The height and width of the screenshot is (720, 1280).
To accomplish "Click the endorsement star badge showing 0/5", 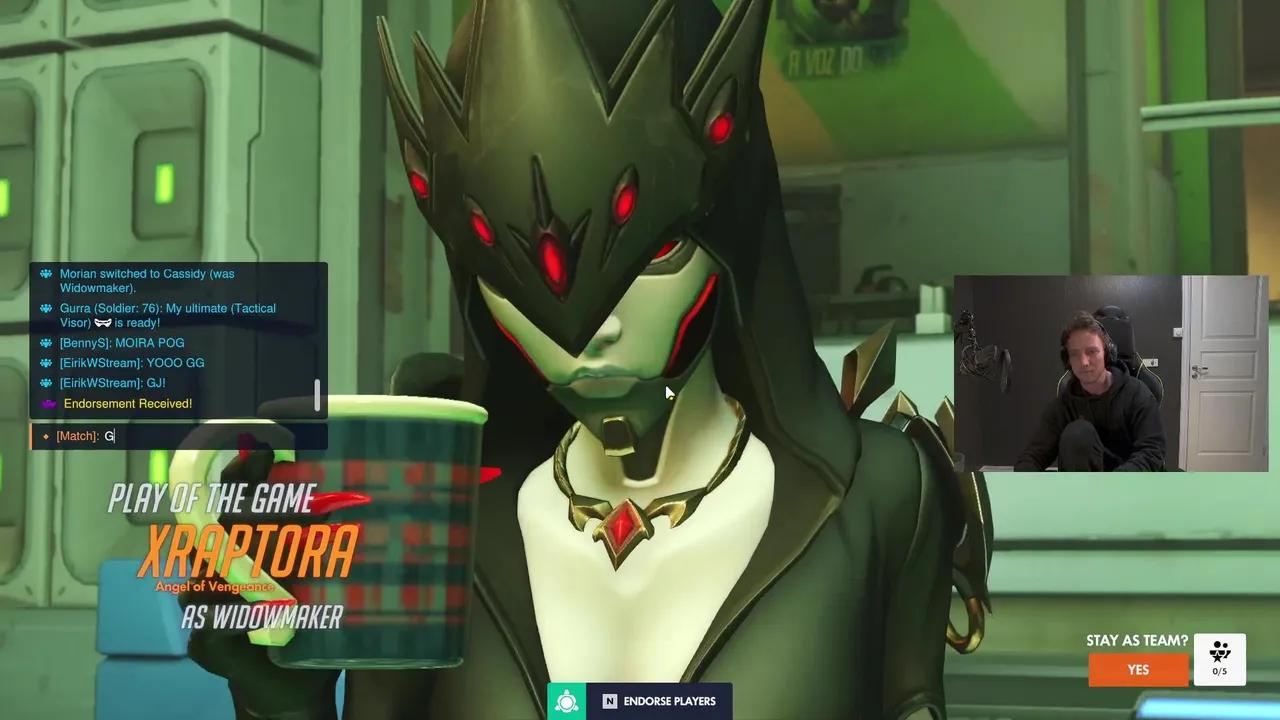I will coord(1220,657).
